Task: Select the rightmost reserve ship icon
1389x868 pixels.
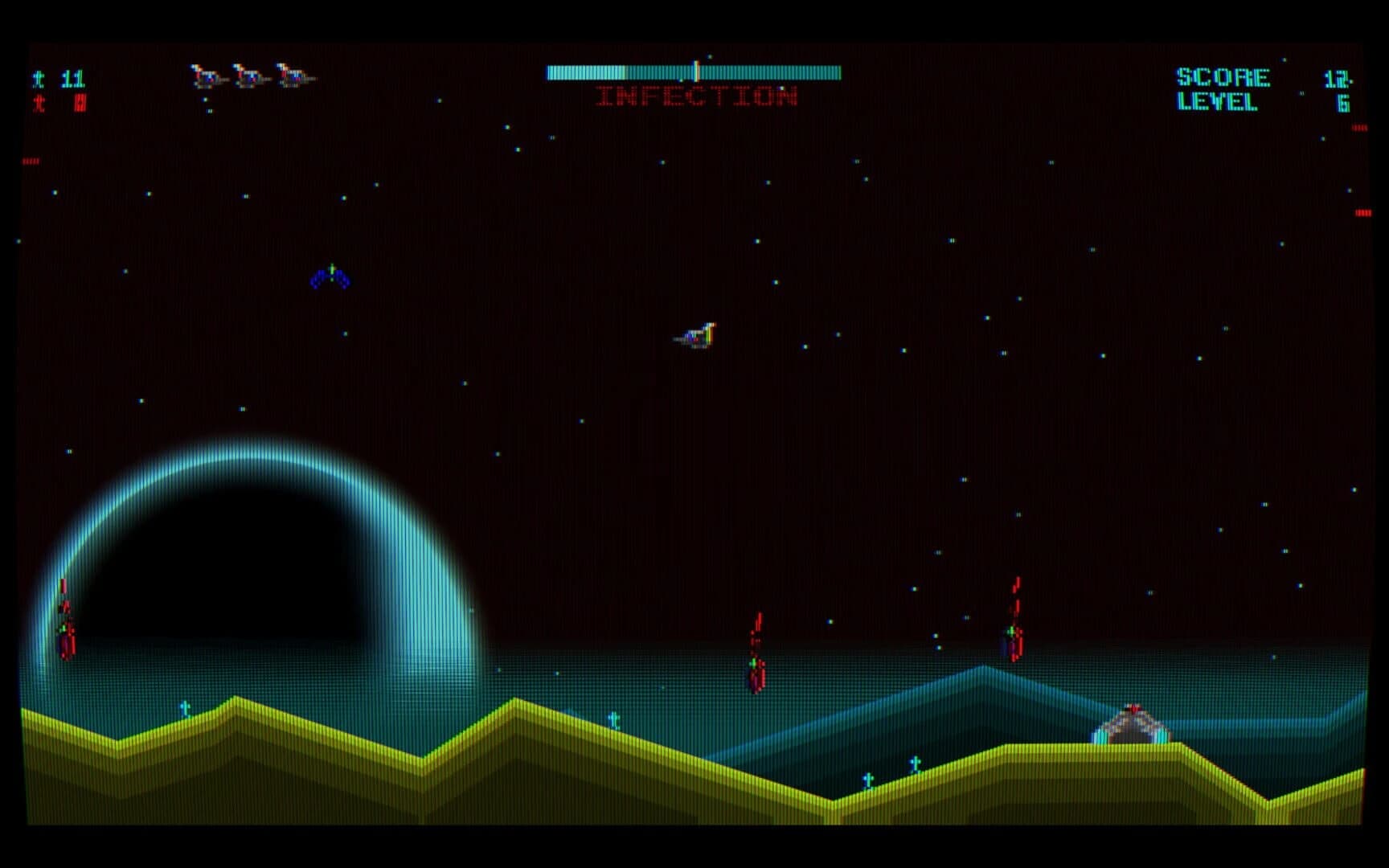Action: 294,76
